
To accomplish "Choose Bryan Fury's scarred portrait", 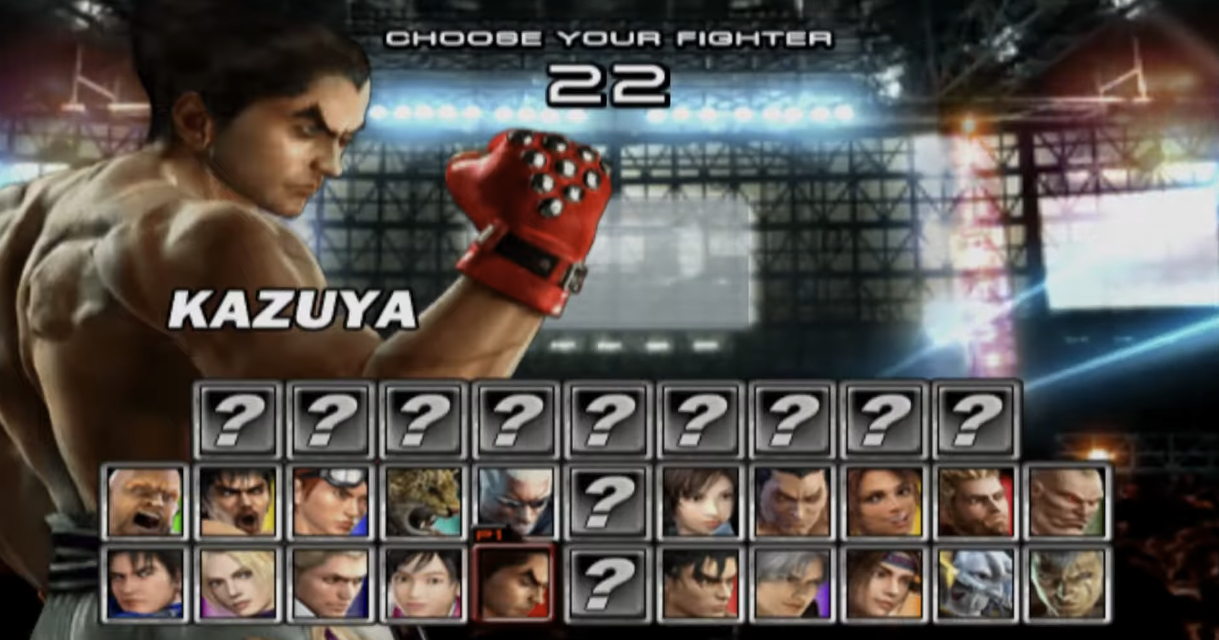I will [x=1067, y=582].
